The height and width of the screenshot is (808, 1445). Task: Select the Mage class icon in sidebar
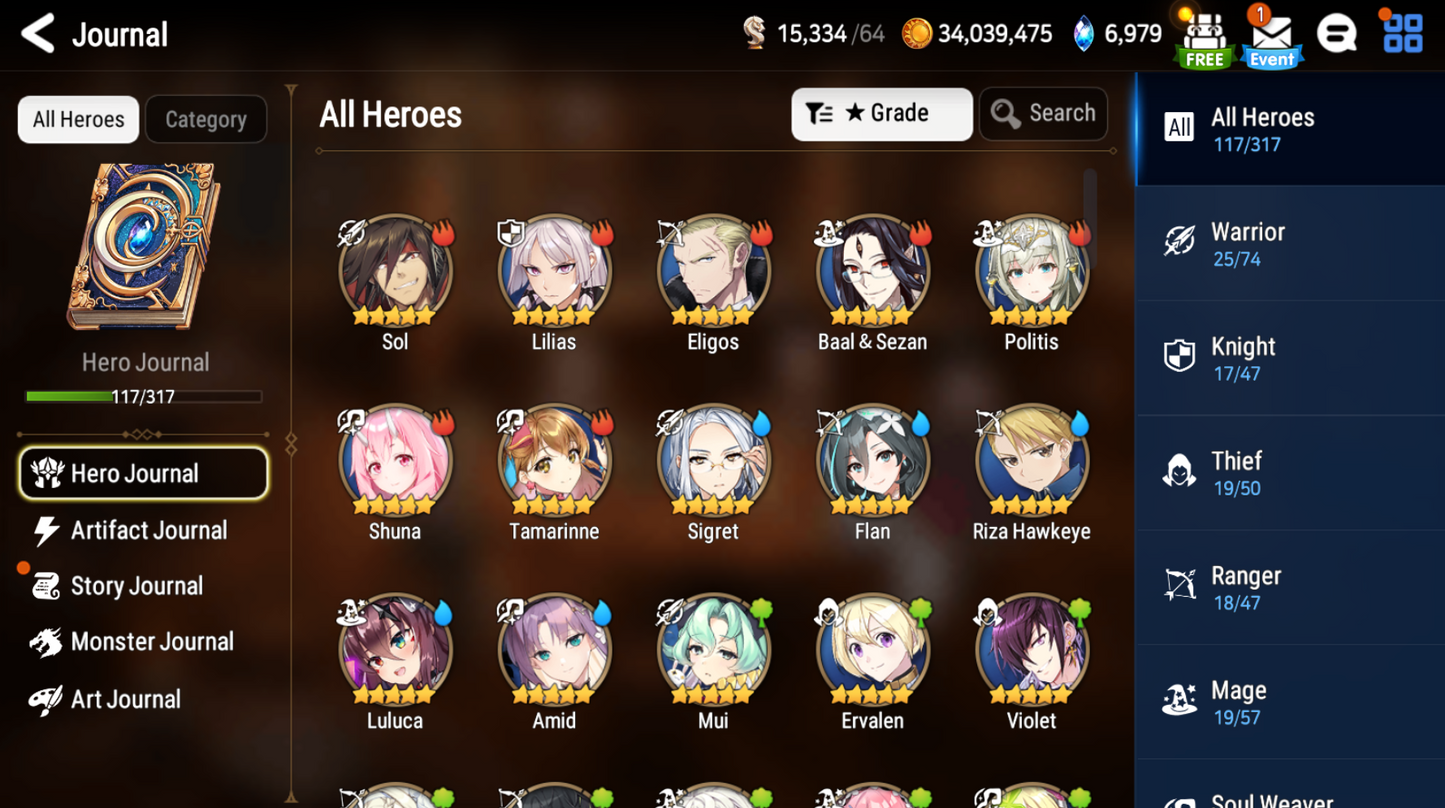1181,700
